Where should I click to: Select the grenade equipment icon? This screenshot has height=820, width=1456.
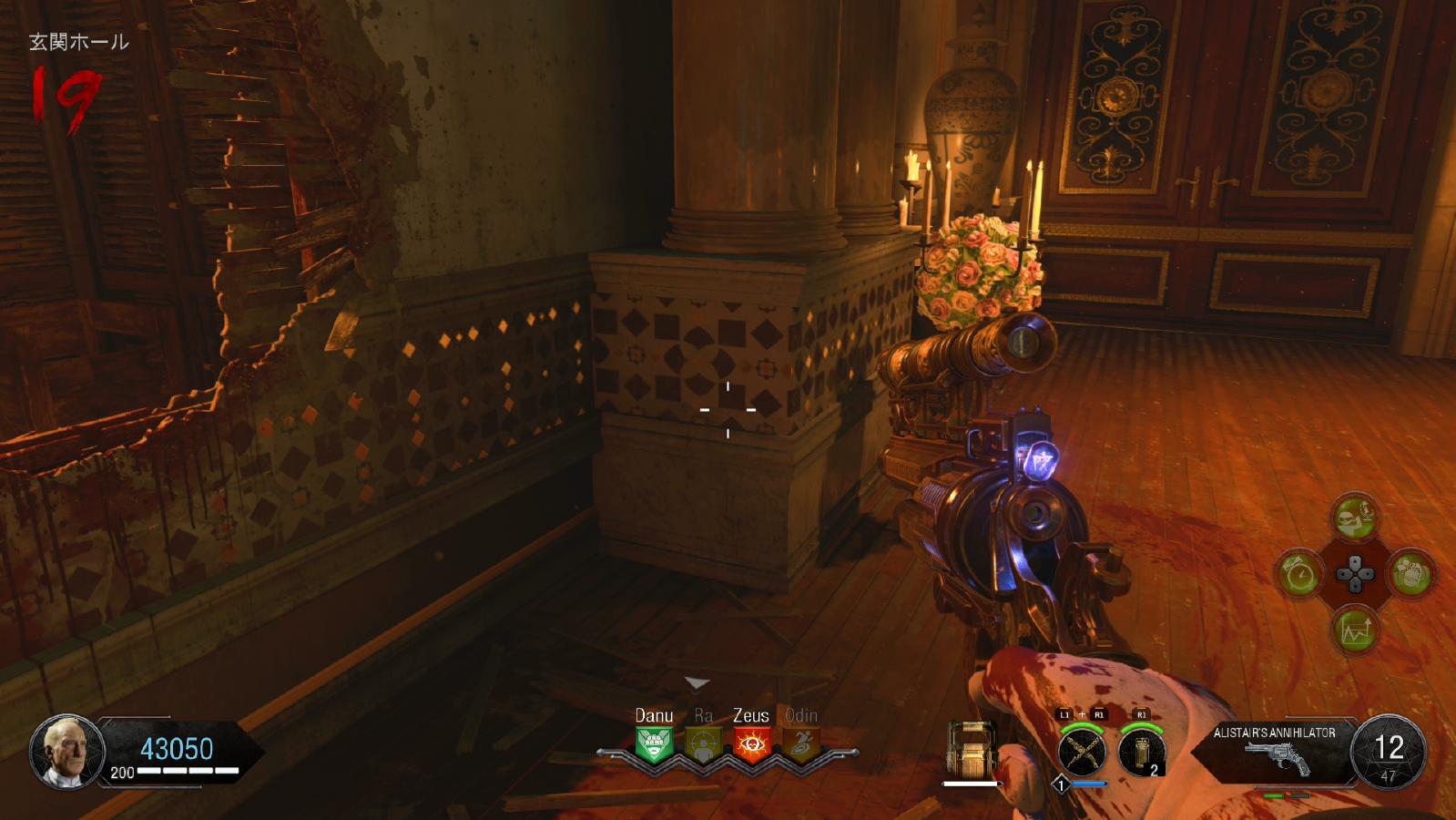(x=1142, y=753)
